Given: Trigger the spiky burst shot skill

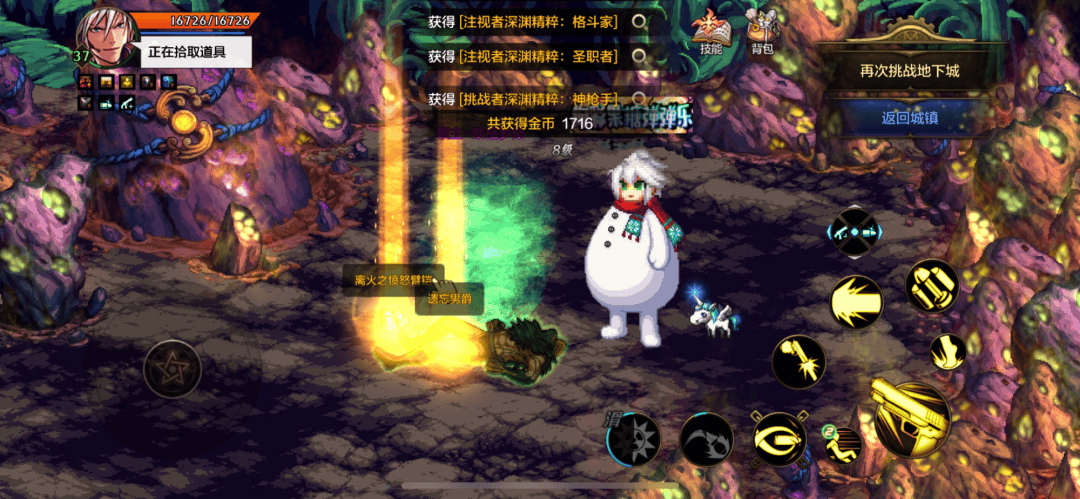Looking at the screenshot, I should [857, 301].
